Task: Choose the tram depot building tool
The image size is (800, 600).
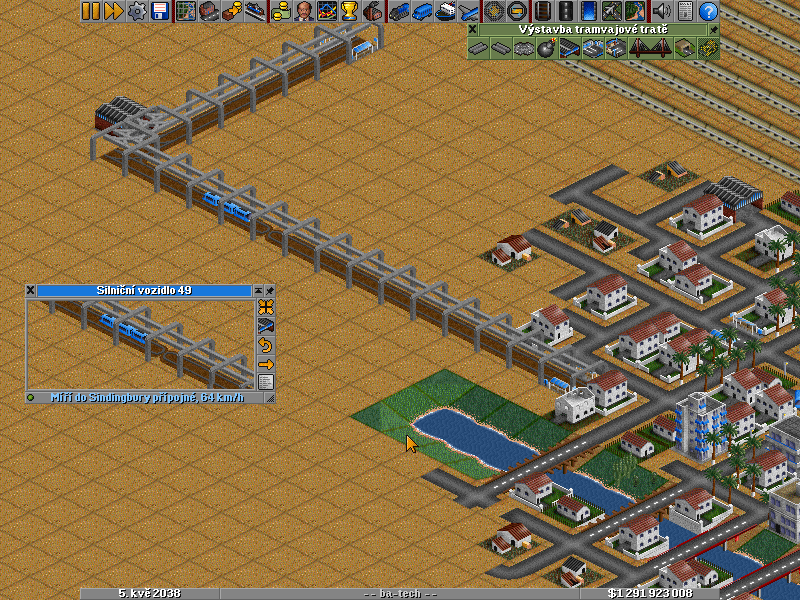Action: pos(568,48)
